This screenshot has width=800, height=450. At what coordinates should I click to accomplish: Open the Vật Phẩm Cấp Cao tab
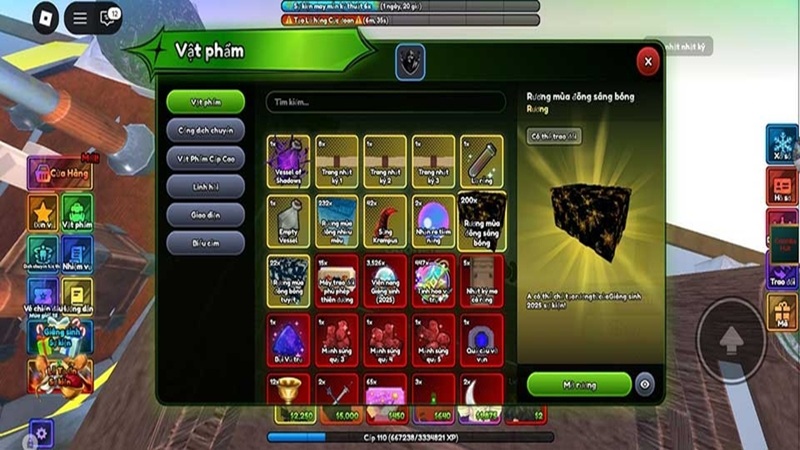click(206, 158)
